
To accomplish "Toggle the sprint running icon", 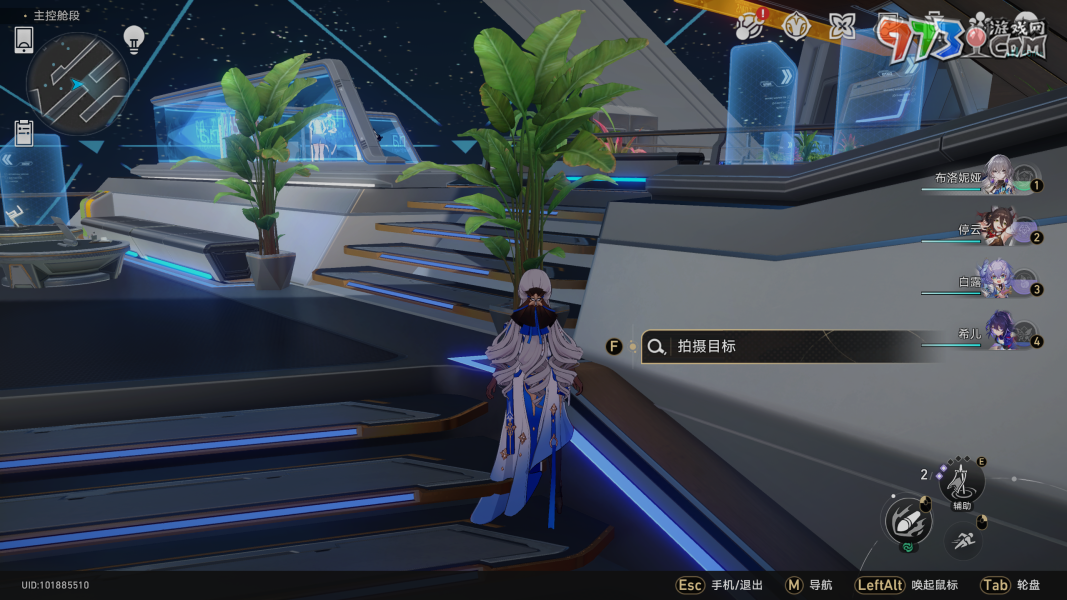I will click(962, 541).
